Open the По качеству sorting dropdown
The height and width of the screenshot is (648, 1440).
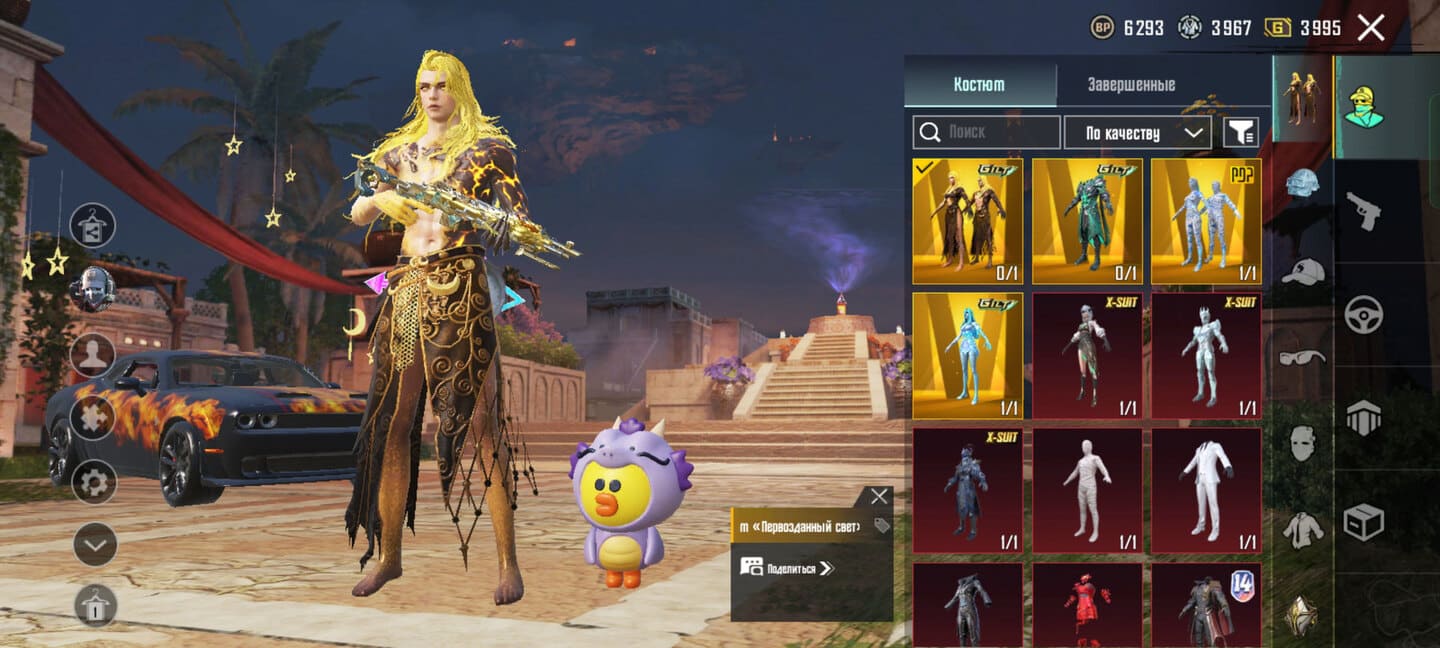pos(1137,132)
